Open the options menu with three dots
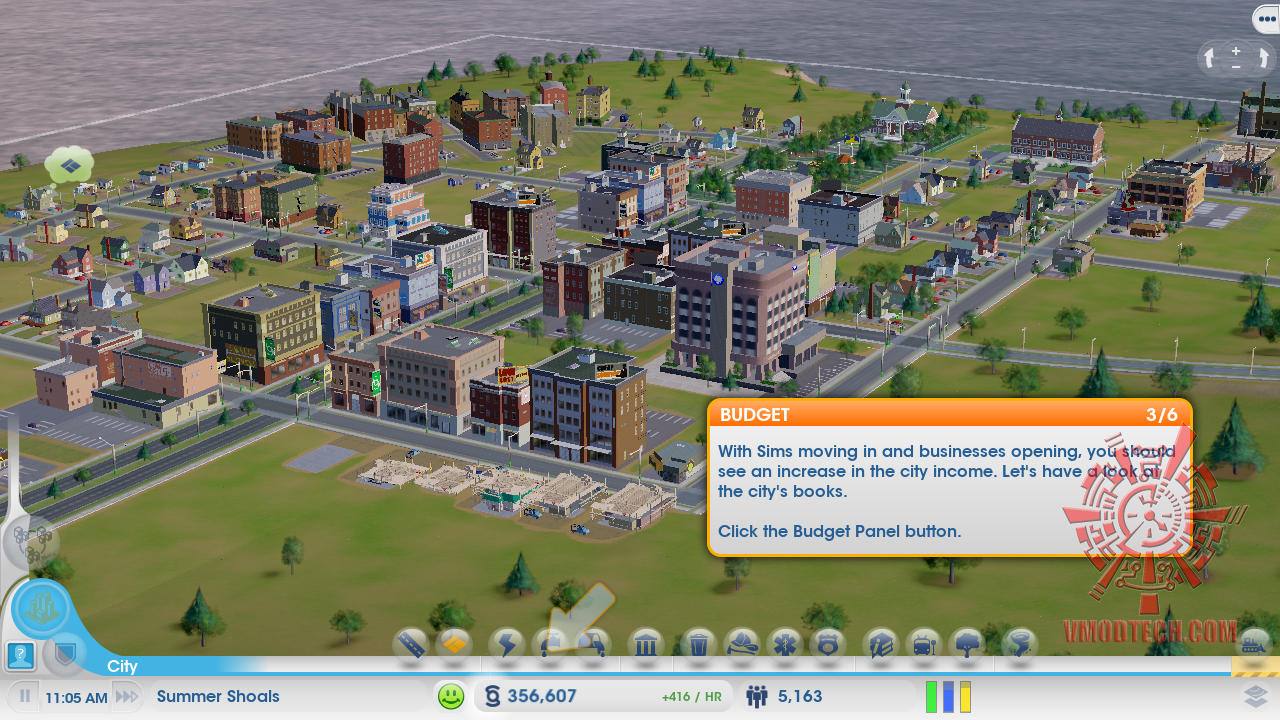The width and height of the screenshot is (1280, 720). [x=1265, y=19]
